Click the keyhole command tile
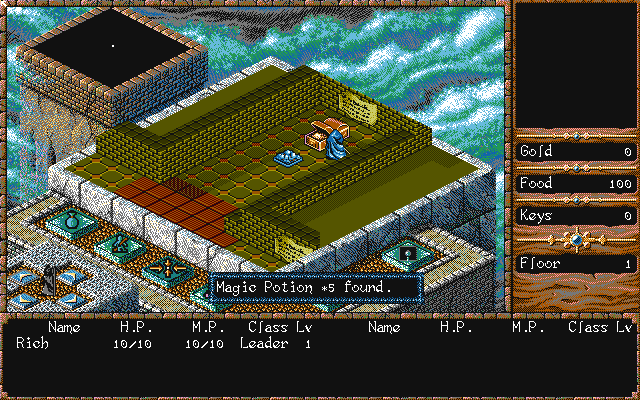The height and width of the screenshot is (400, 640). click(407, 255)
